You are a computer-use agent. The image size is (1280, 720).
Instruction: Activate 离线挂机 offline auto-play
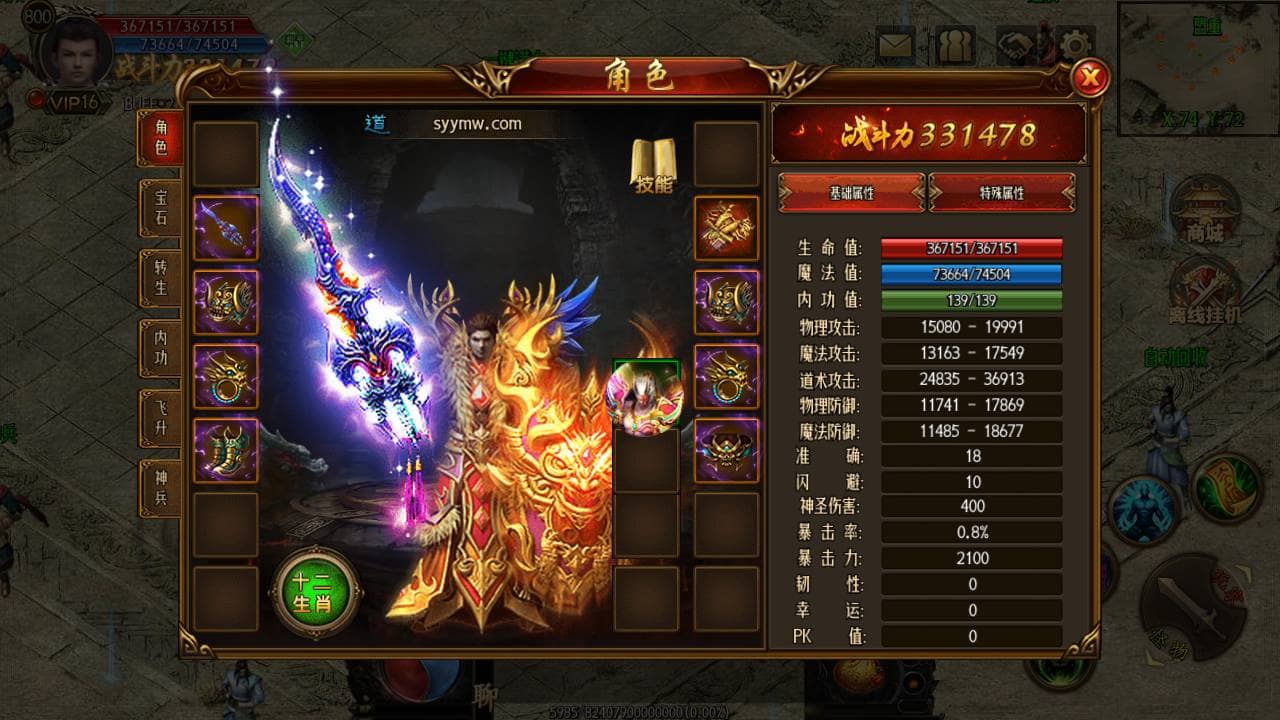[x=1204, y=290]
